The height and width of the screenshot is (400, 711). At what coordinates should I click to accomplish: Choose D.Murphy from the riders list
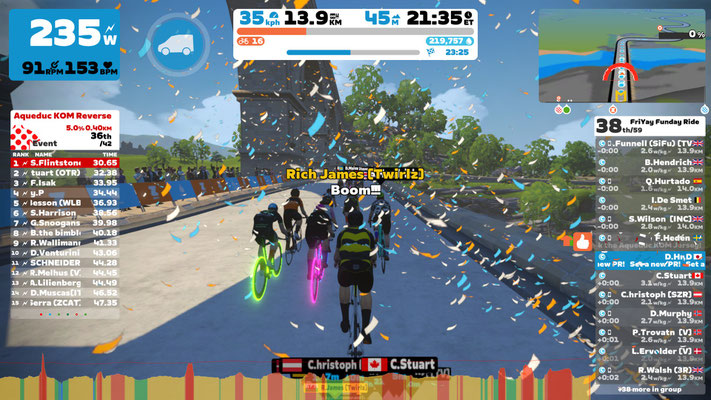pos(651,316)
